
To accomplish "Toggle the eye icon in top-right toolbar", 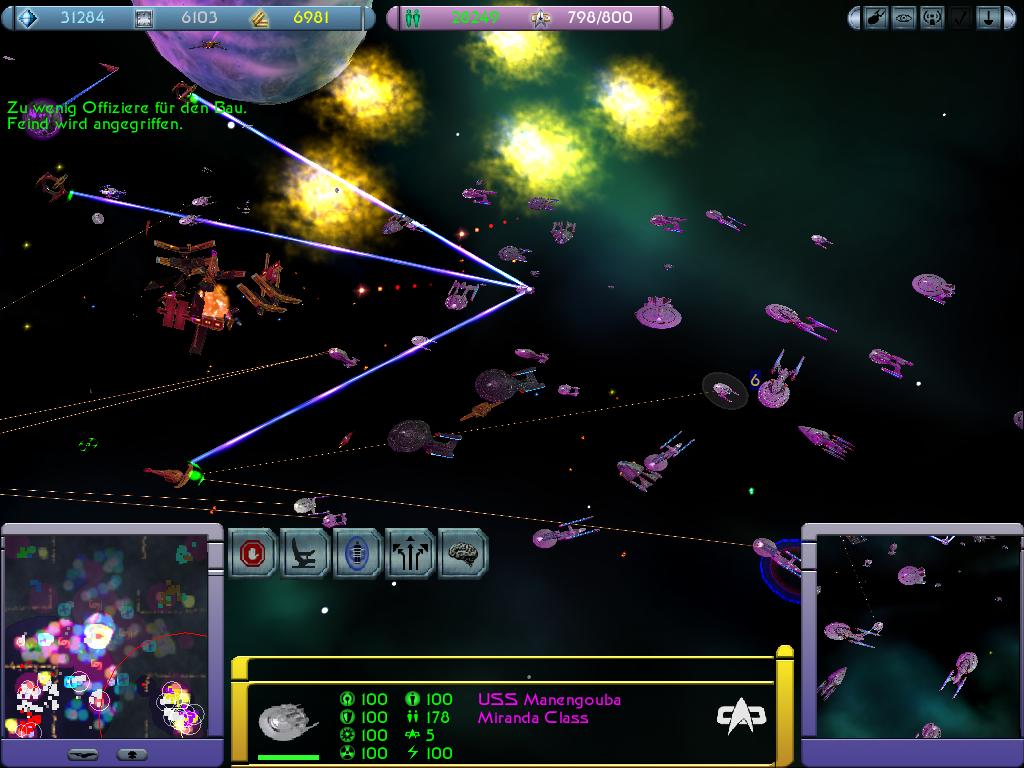I will click(x=903, y=18).
